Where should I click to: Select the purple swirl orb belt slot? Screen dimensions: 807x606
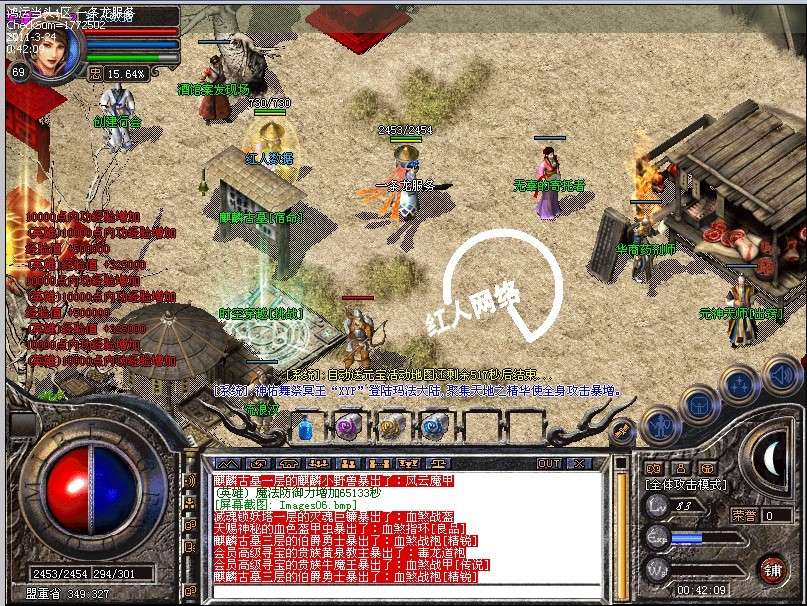[347, 428]
